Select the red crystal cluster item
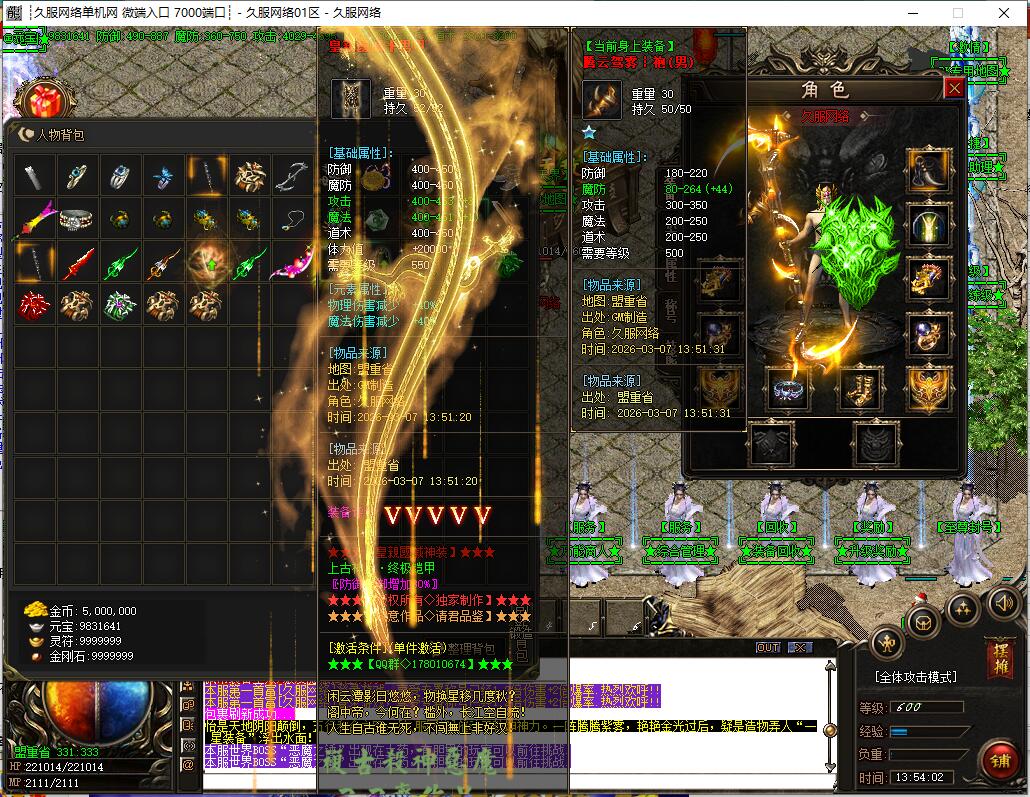Viewport: 1030px width, 797px height. click(35, 305)
